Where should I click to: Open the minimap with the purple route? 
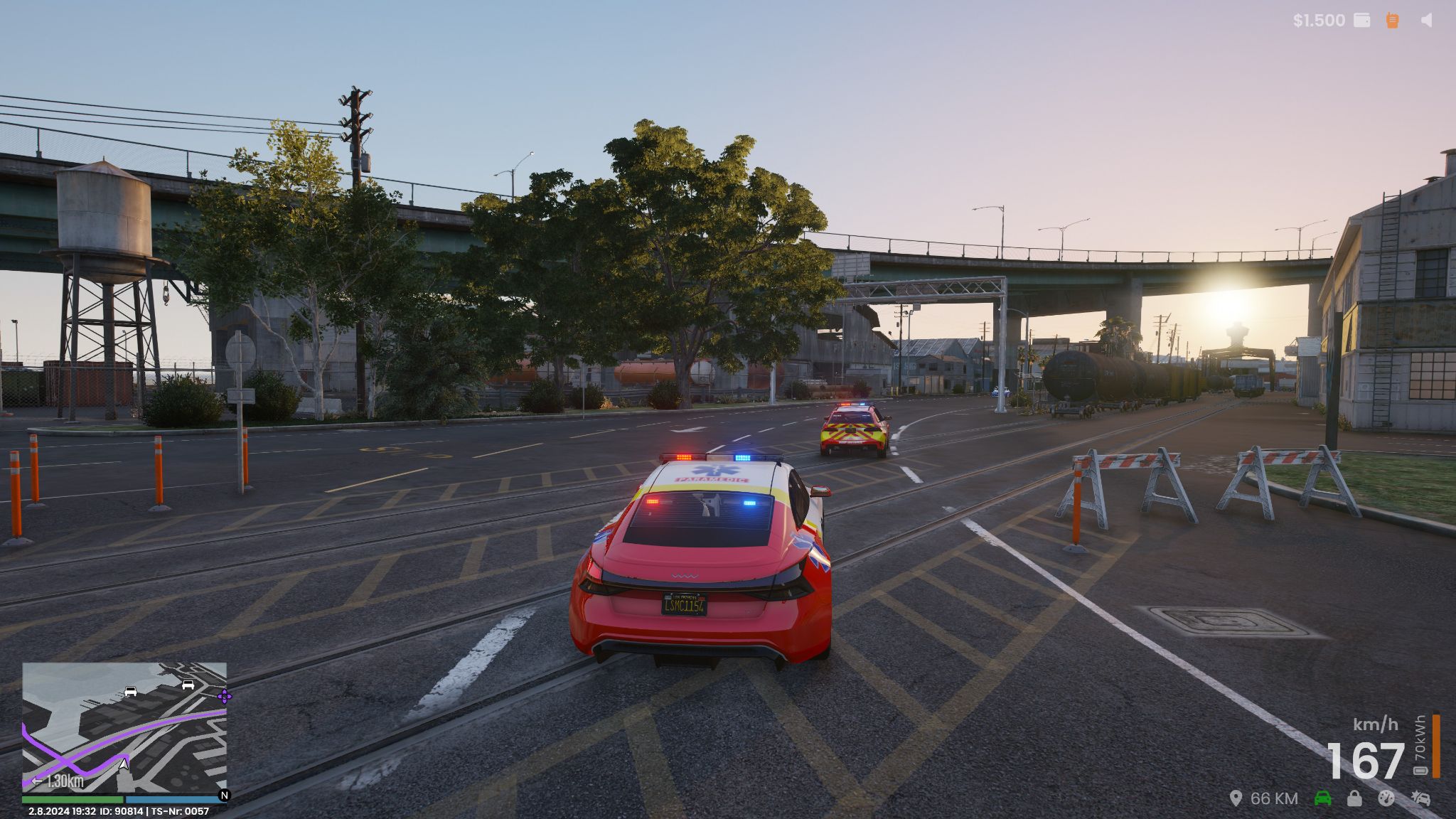(x=124, y=727)
